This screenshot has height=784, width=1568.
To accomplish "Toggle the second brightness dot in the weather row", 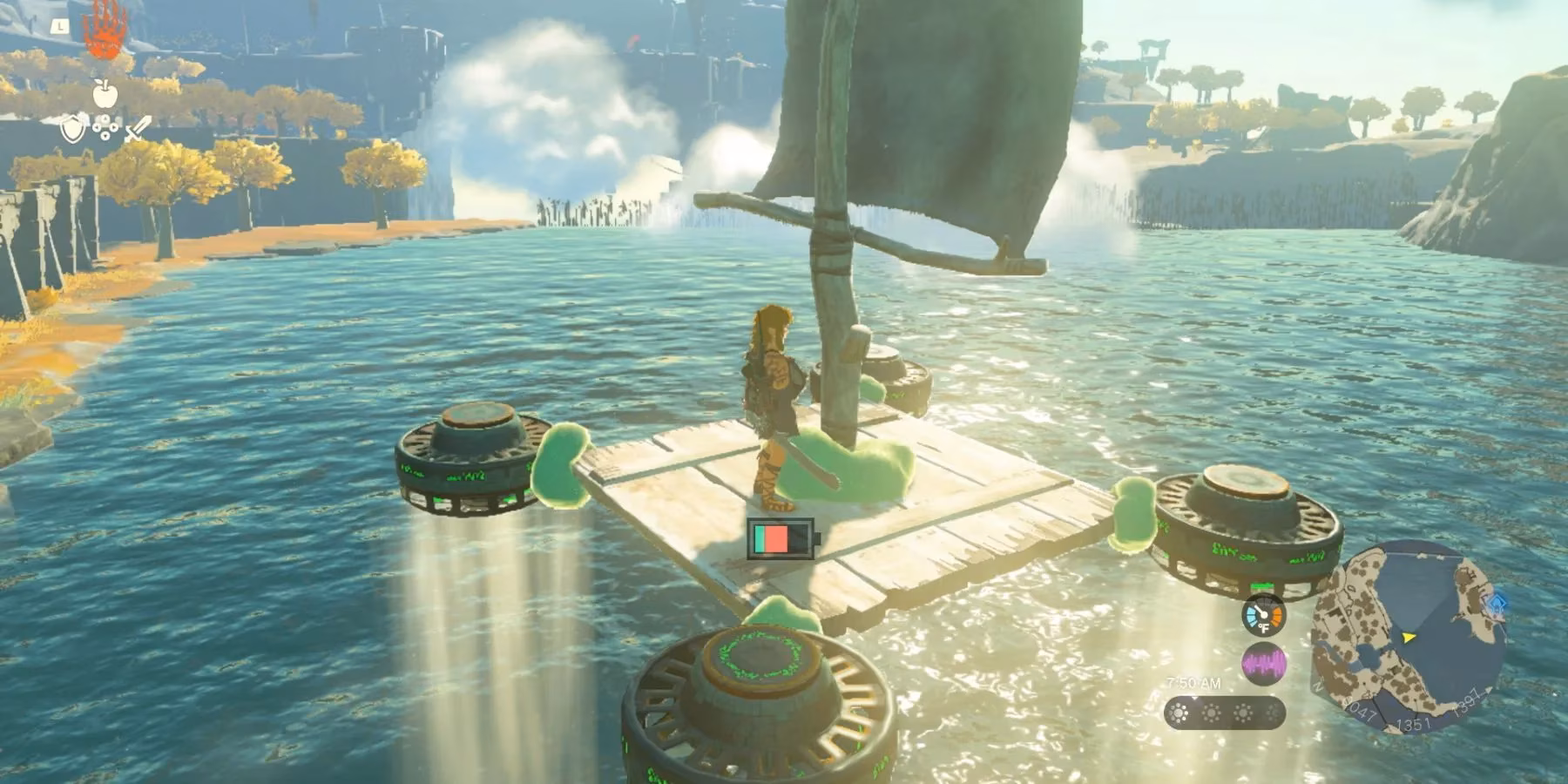I will click(x=1211, y=713).
